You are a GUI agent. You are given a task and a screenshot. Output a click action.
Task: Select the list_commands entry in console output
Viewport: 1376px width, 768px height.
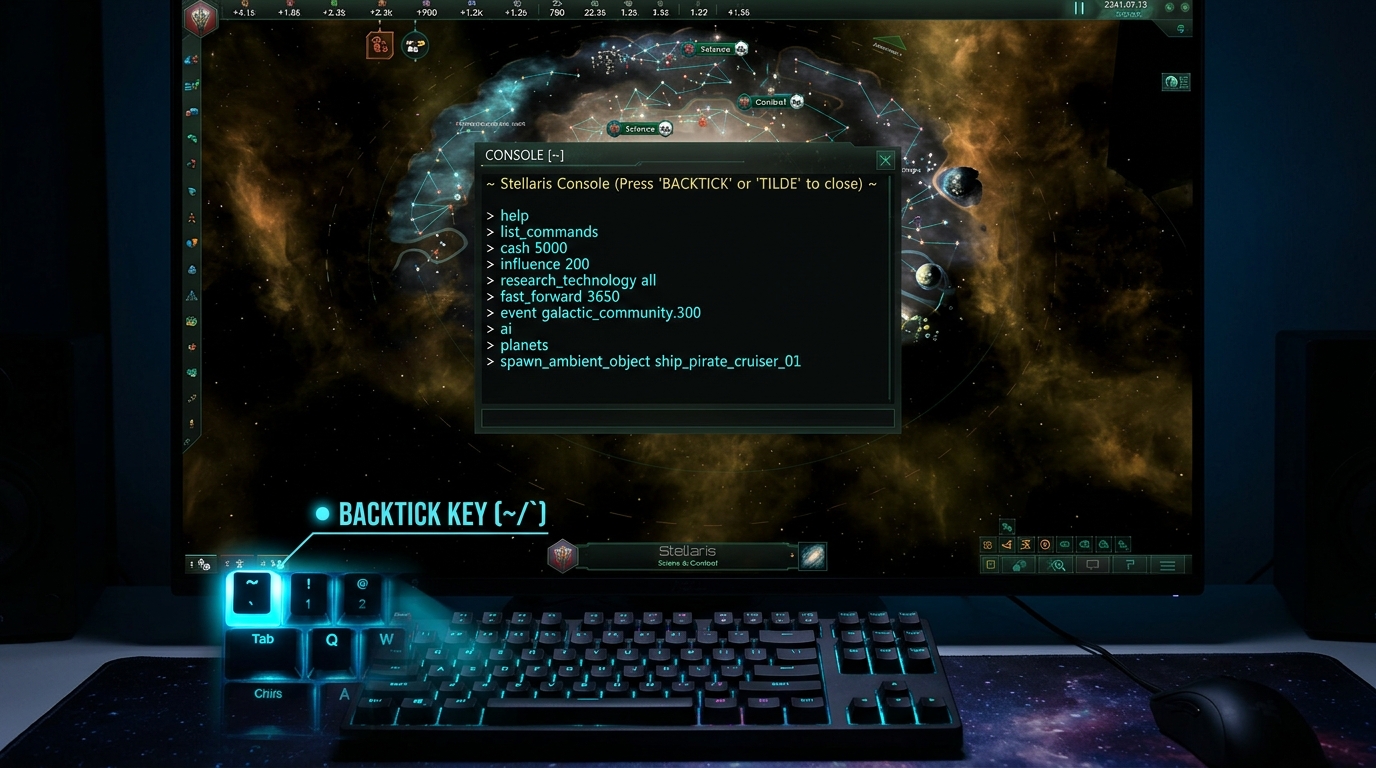[x=548, y=231]
